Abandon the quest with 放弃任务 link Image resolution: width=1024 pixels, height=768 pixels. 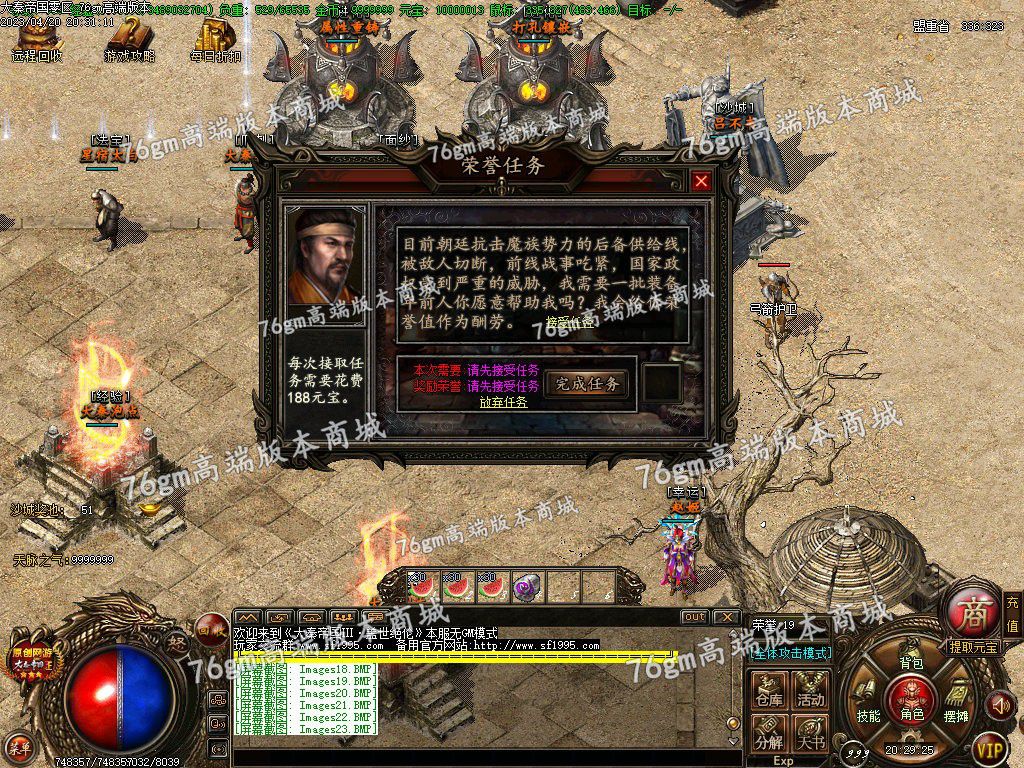pyautogui.click(x=503, y=402)
